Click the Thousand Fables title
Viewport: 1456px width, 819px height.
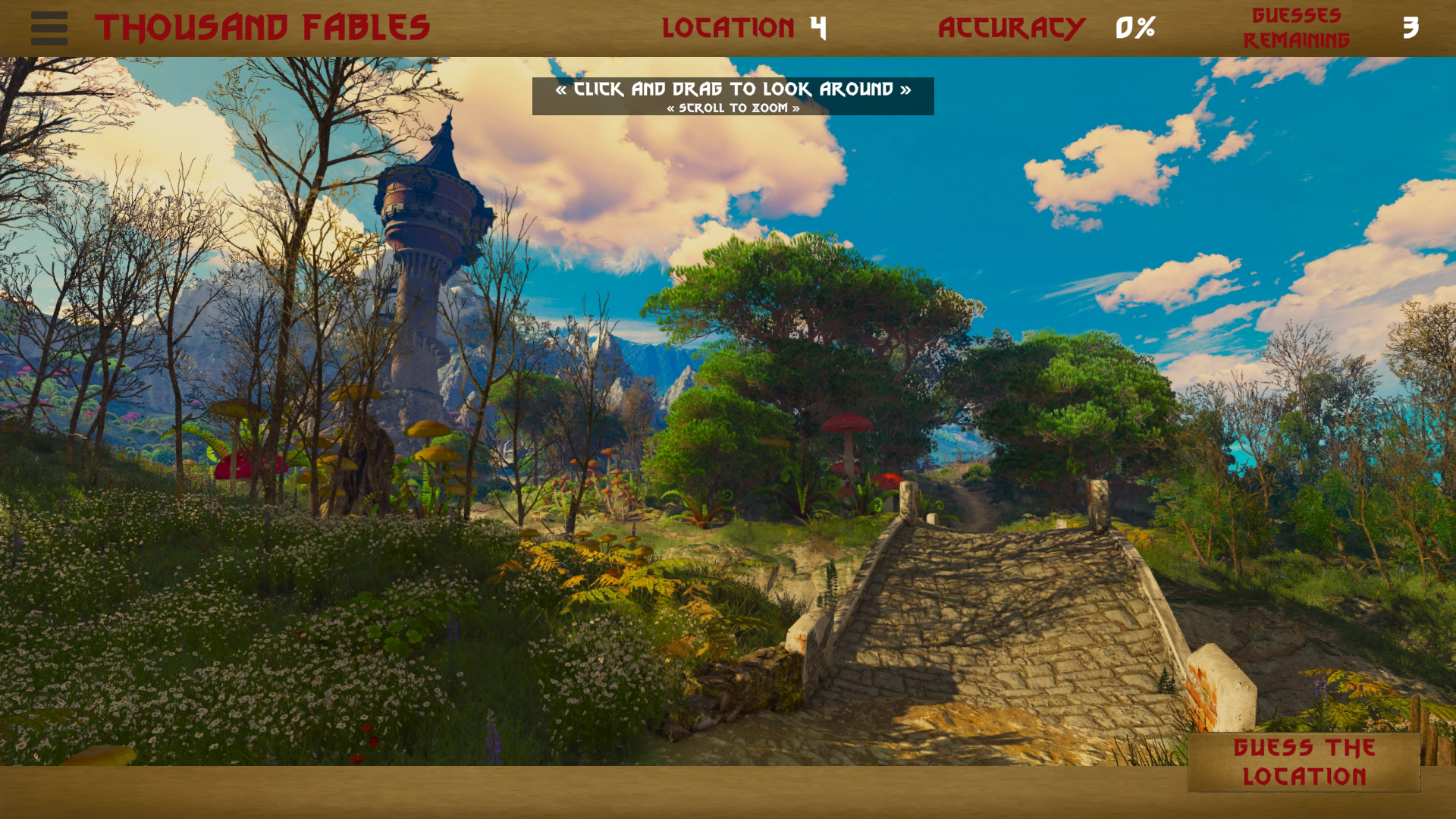click(262, 28)
